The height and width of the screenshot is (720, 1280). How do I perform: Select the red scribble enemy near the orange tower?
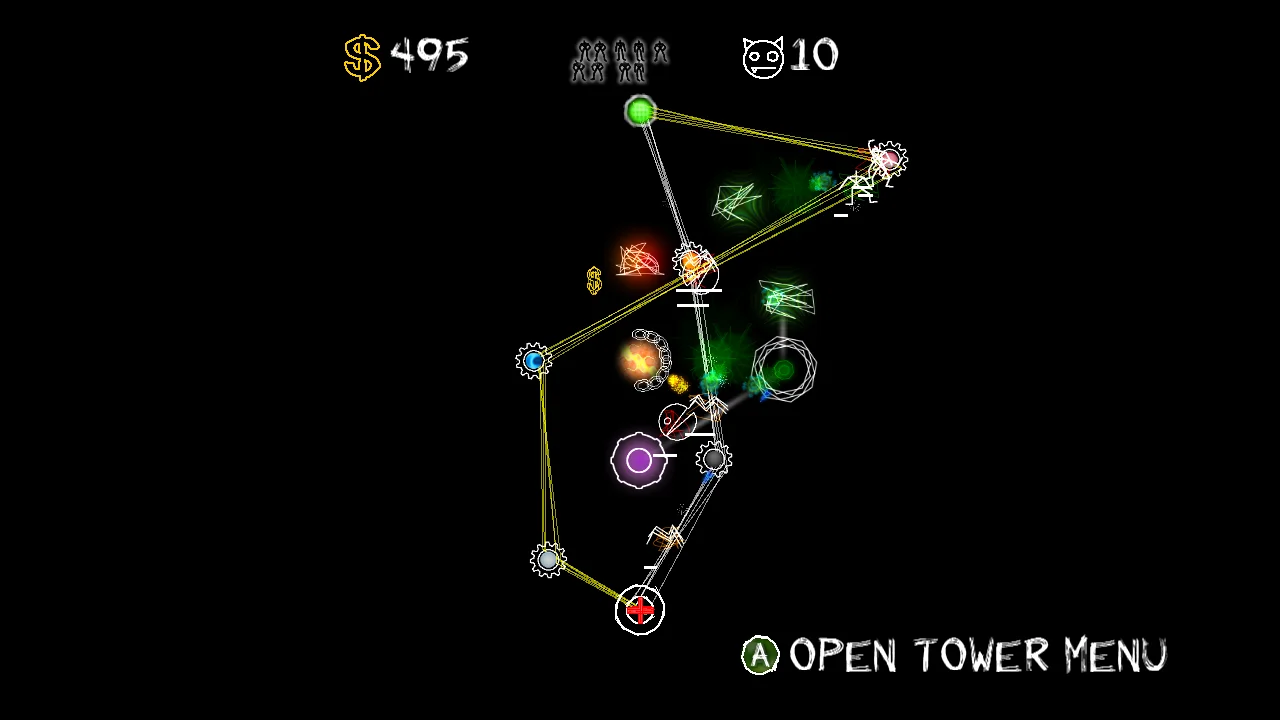[x=638, y=260]
